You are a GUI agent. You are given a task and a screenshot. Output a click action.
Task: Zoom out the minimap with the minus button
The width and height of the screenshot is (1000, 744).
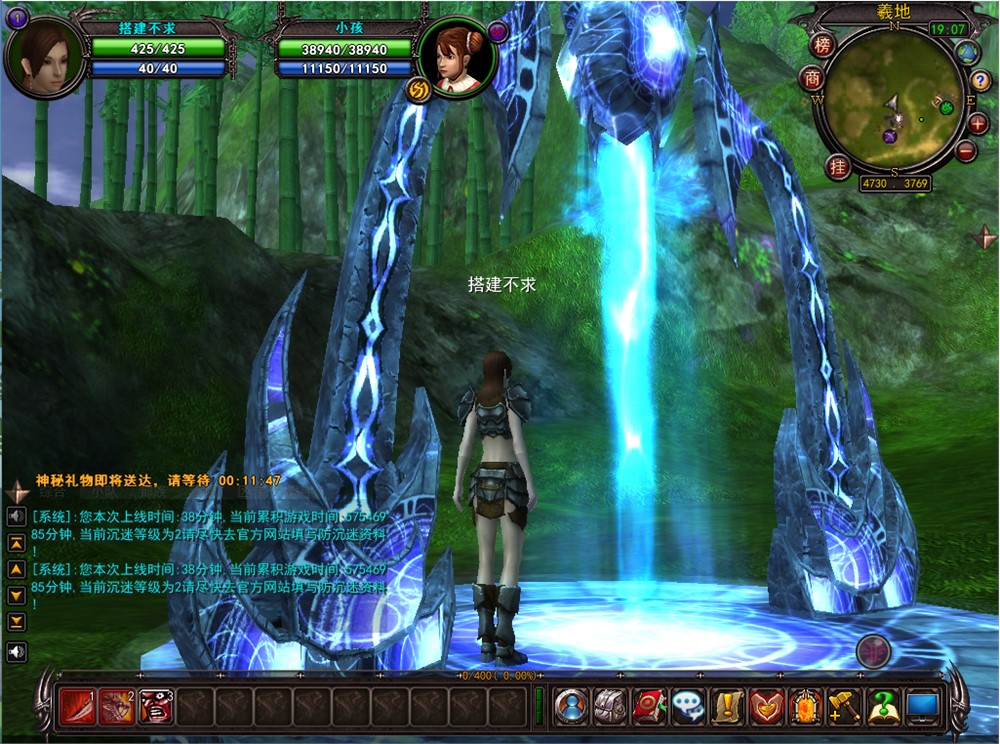point(966,151)
